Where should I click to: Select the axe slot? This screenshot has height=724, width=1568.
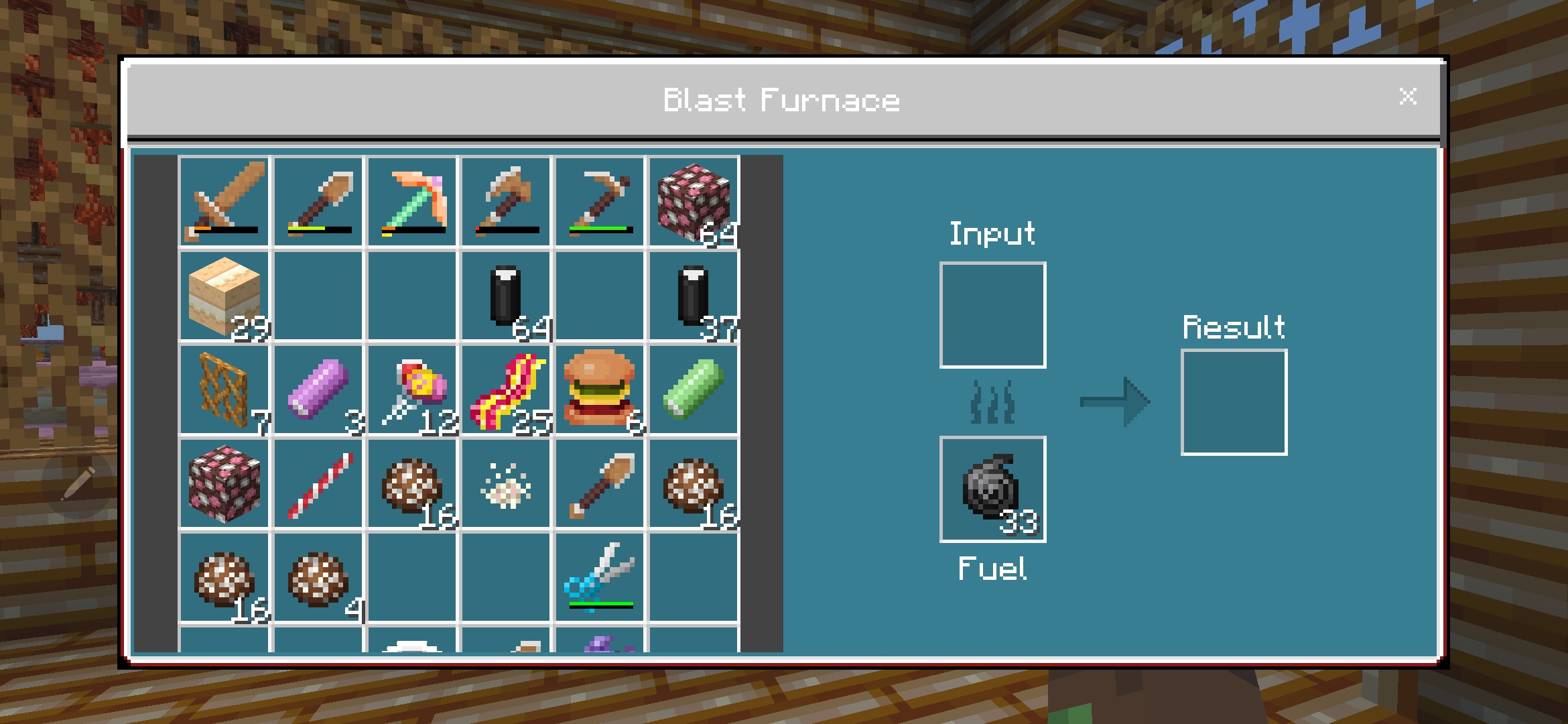[x=506, y=201]
